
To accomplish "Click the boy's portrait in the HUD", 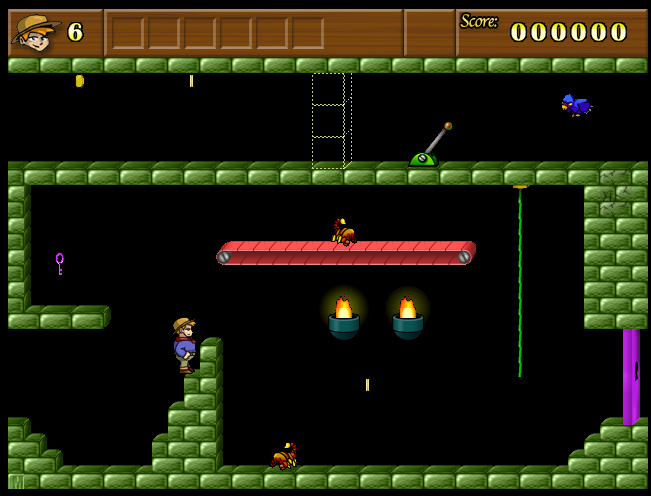I will click(x=35, y=32).
